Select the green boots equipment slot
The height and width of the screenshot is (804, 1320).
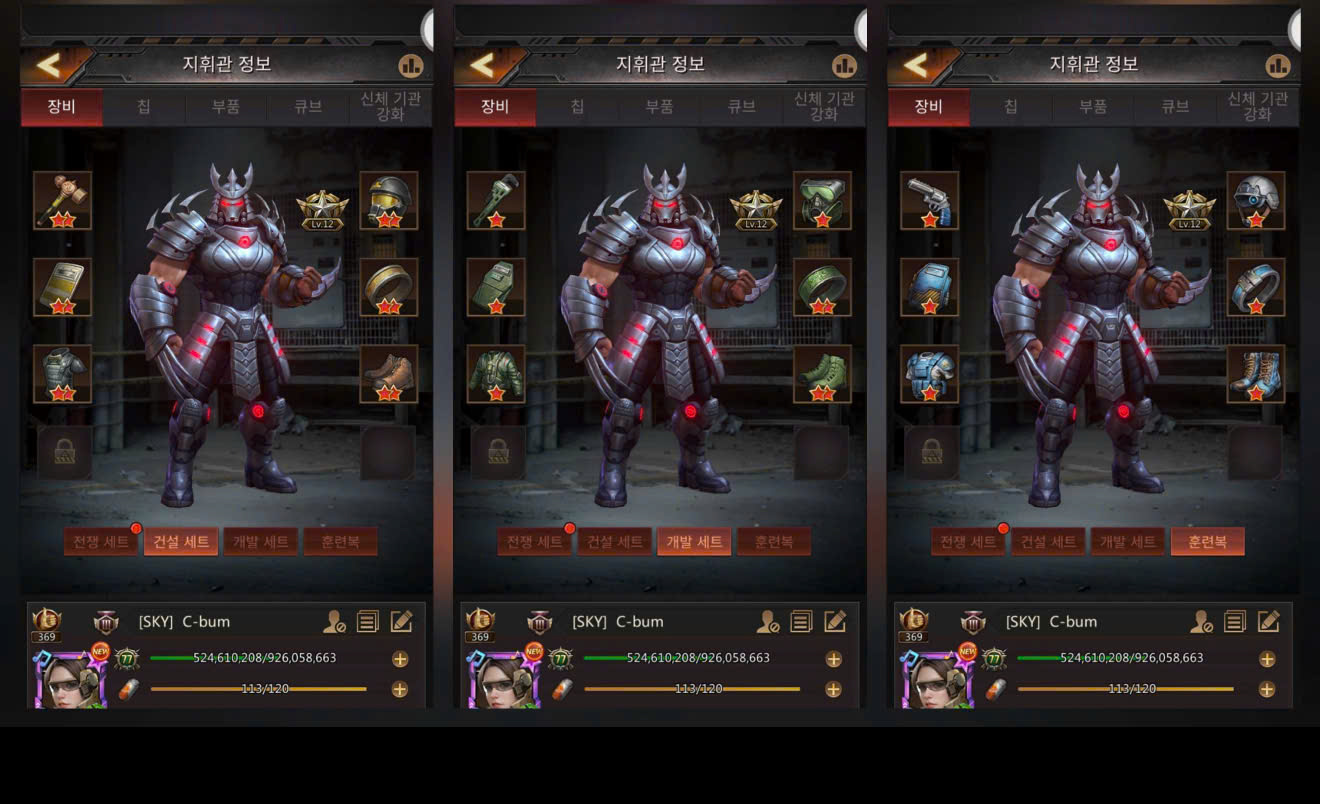[x=822, y=374]
